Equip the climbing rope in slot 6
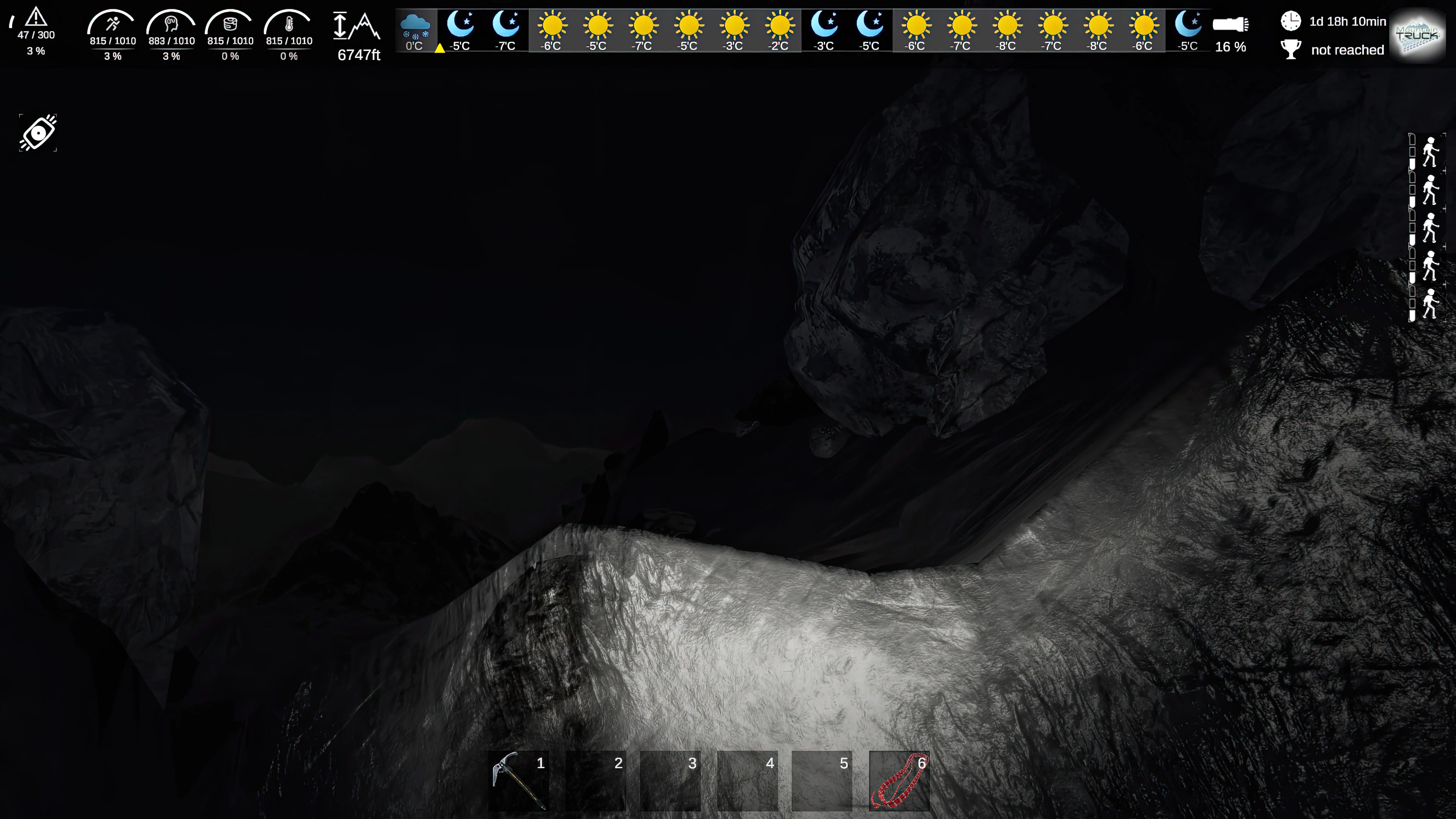This screenshot has height=819, width=1456. [900, 781]
